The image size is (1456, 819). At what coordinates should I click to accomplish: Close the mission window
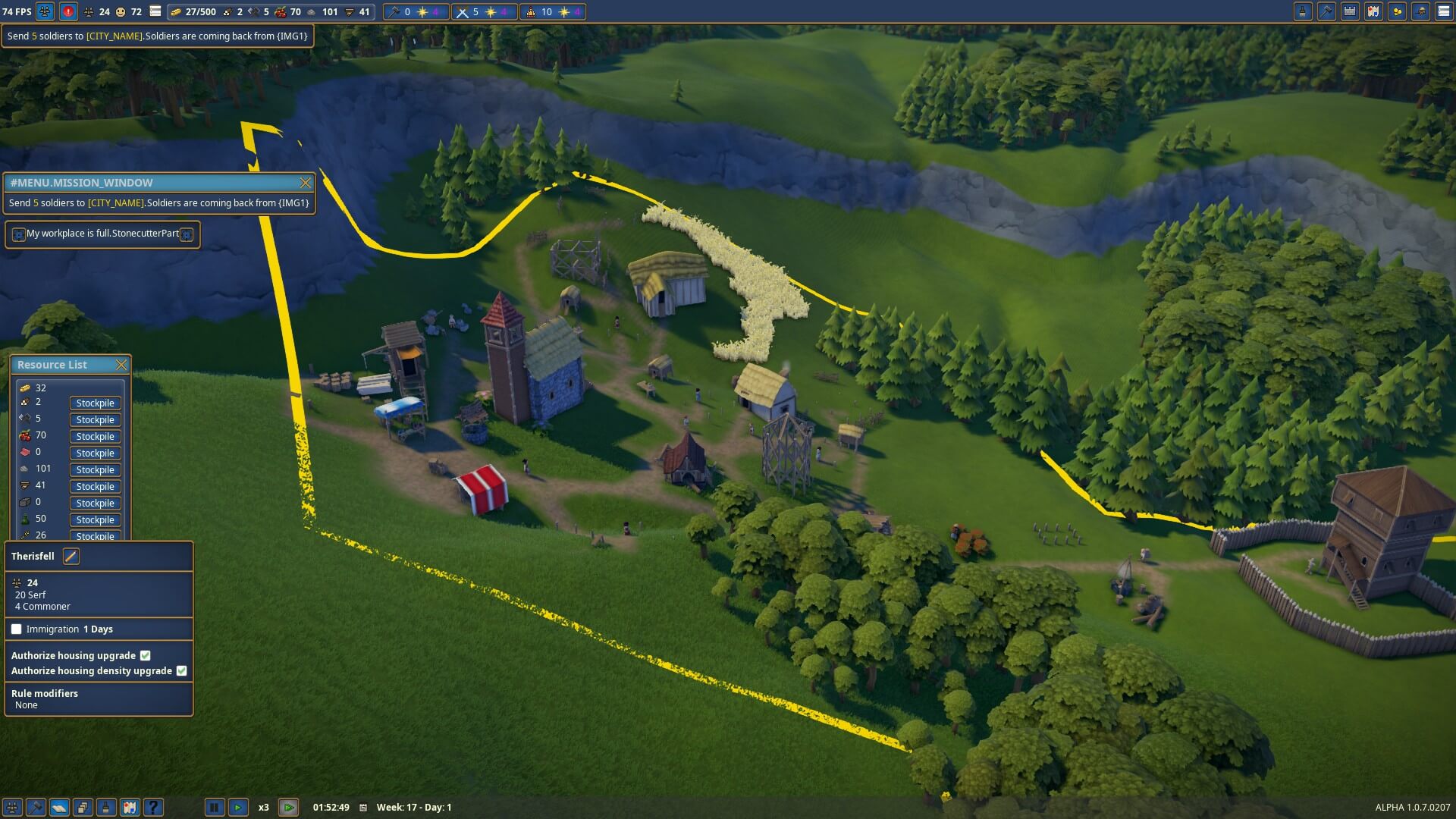(x=305, y=183)
